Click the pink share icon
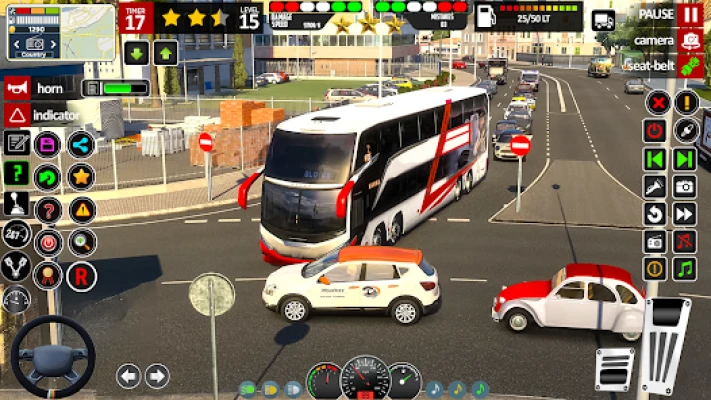 pyautogui.click(x=81, y=144)
